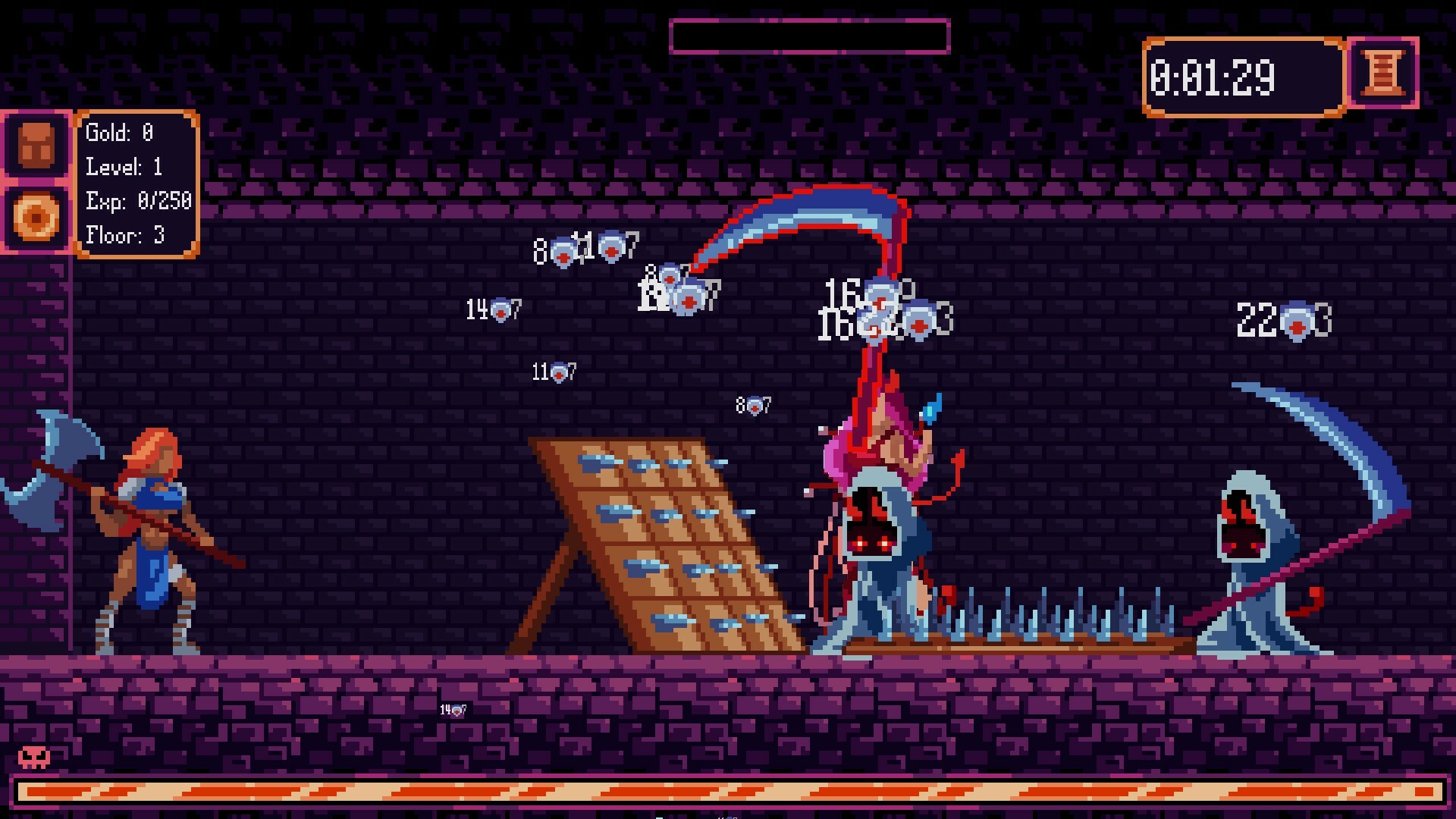The height and width of the screenshot is (819, 1456).
Task: Click the skull icon above the progress bar
Action: click(34, 756)
